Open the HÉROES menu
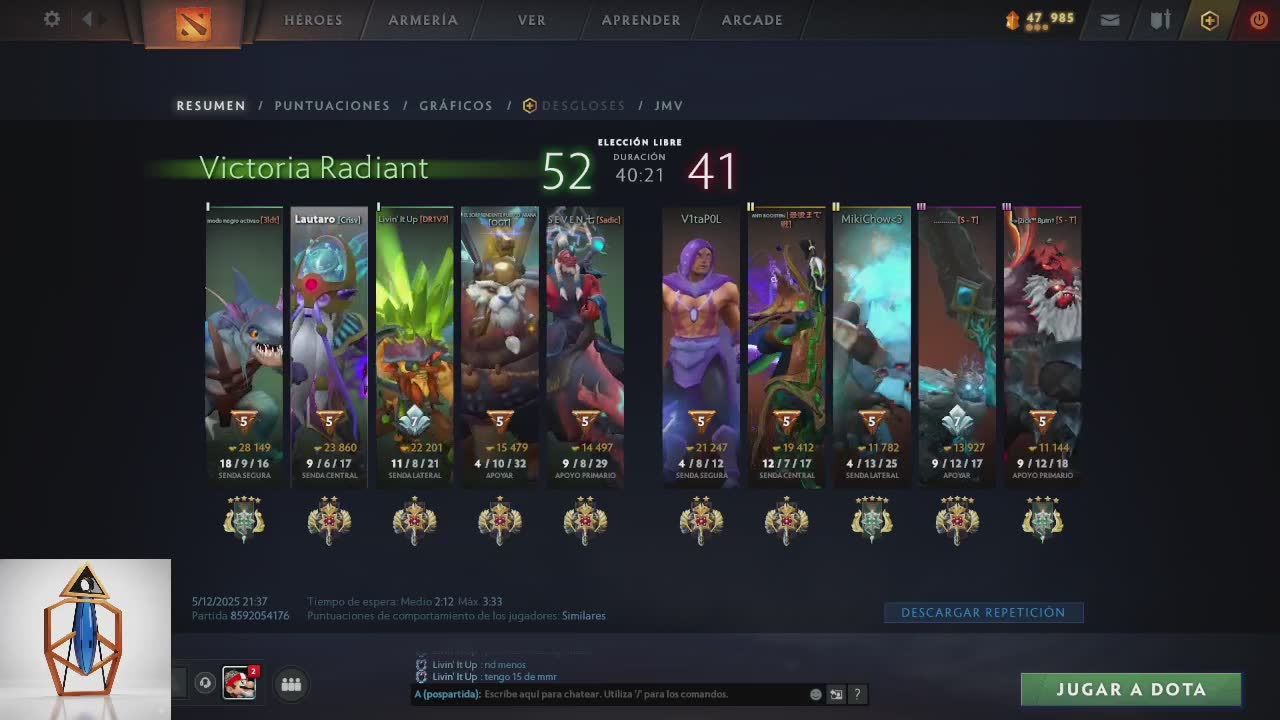This screenshot has height=720, width=1280. click(x=313, y=20)
